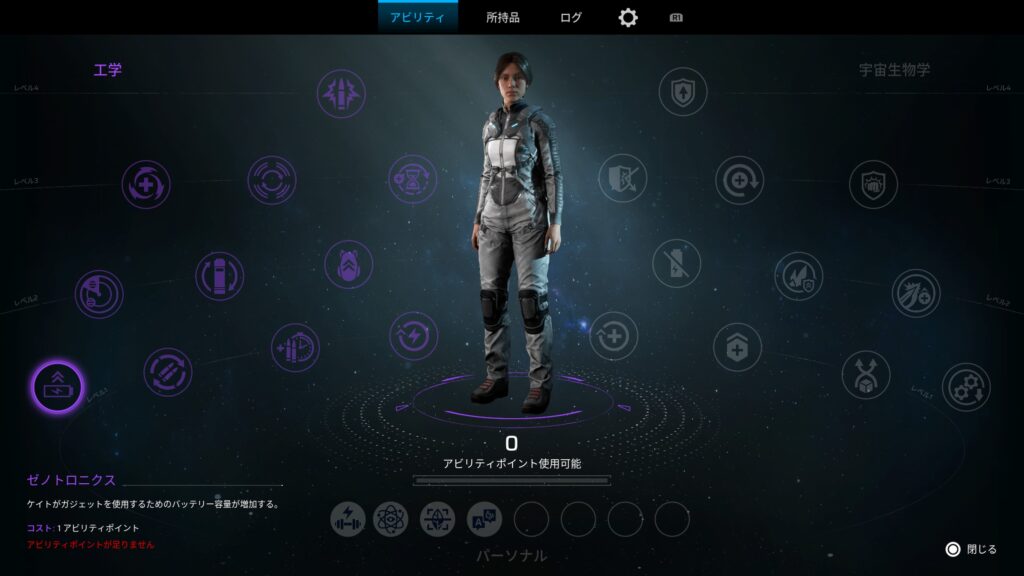
Task: Switch to the ログ tab
Action: (x=571, y=17)
